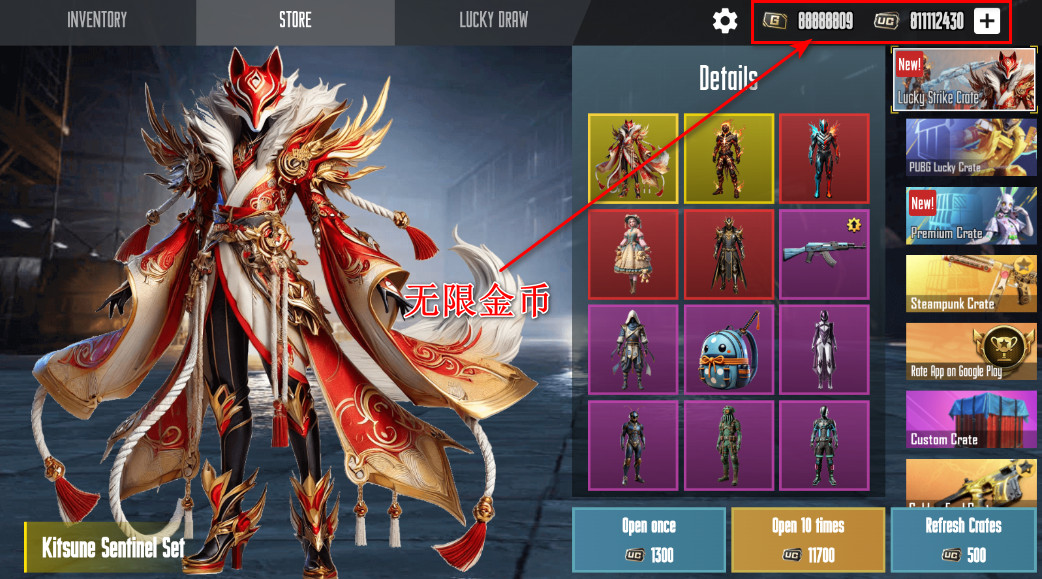1042x579 pixels.
Task: Refresh Crates for 500 UC
Action: [x=963, y=539]
